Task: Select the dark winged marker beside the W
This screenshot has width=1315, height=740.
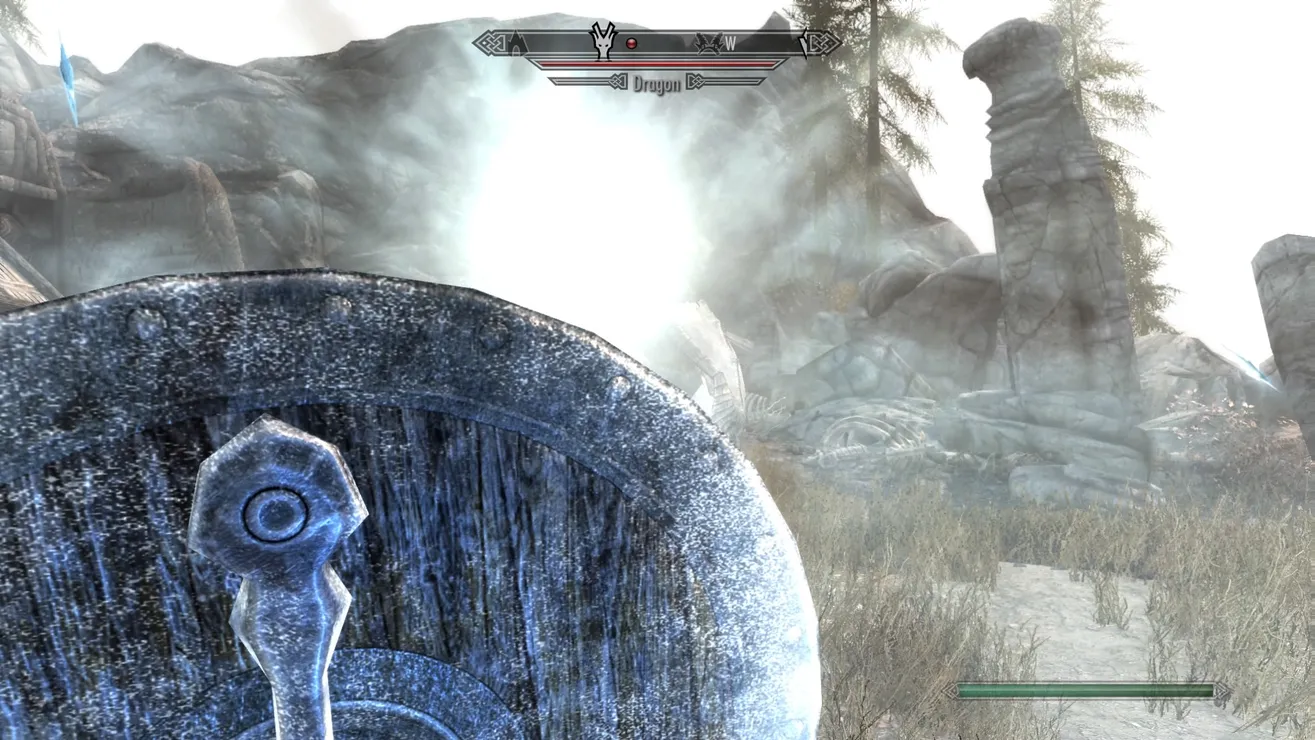Action: click(x=709, y=43)
